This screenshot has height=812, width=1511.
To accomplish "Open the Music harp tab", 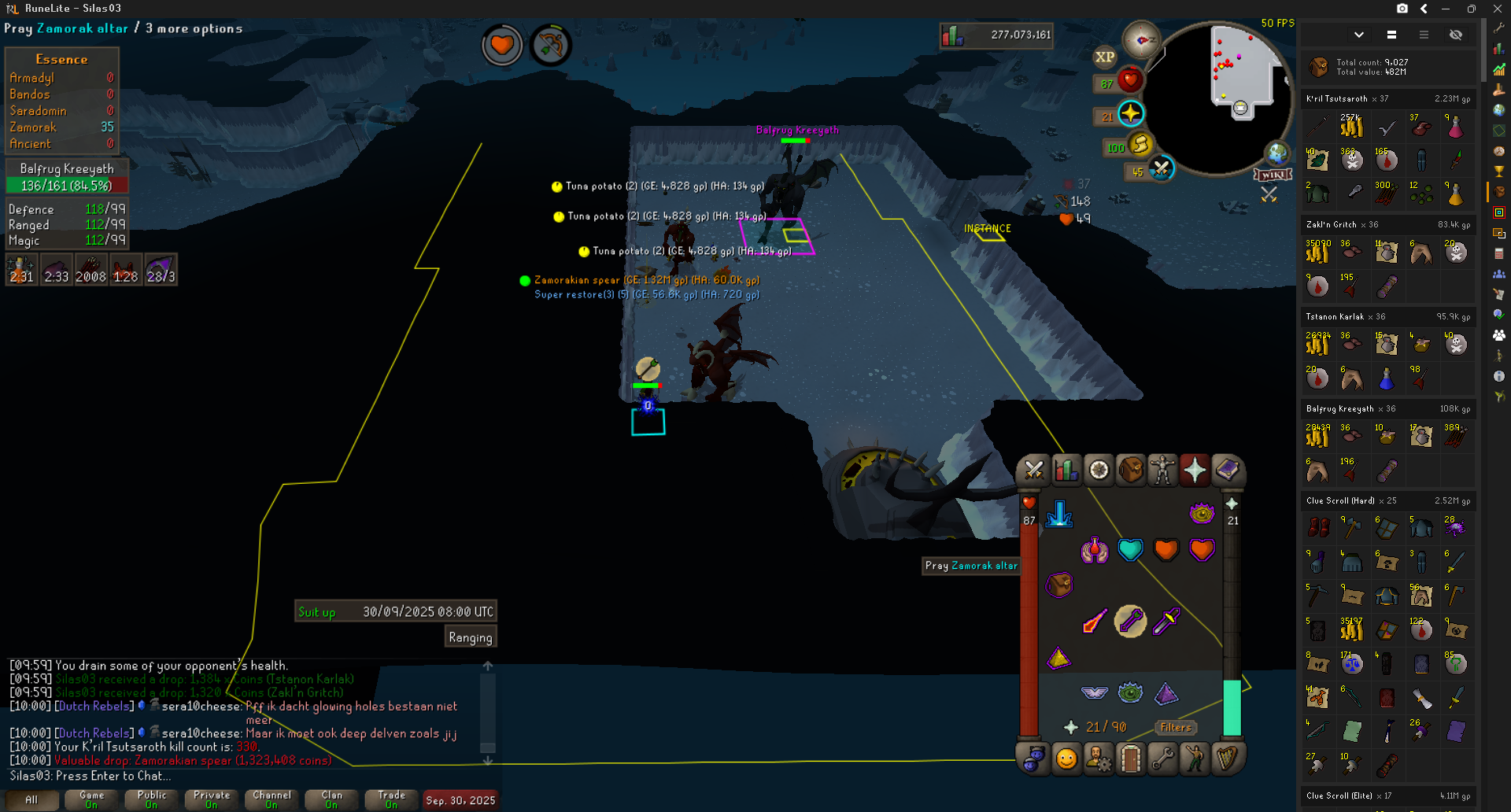I will tap(1227, 759).
